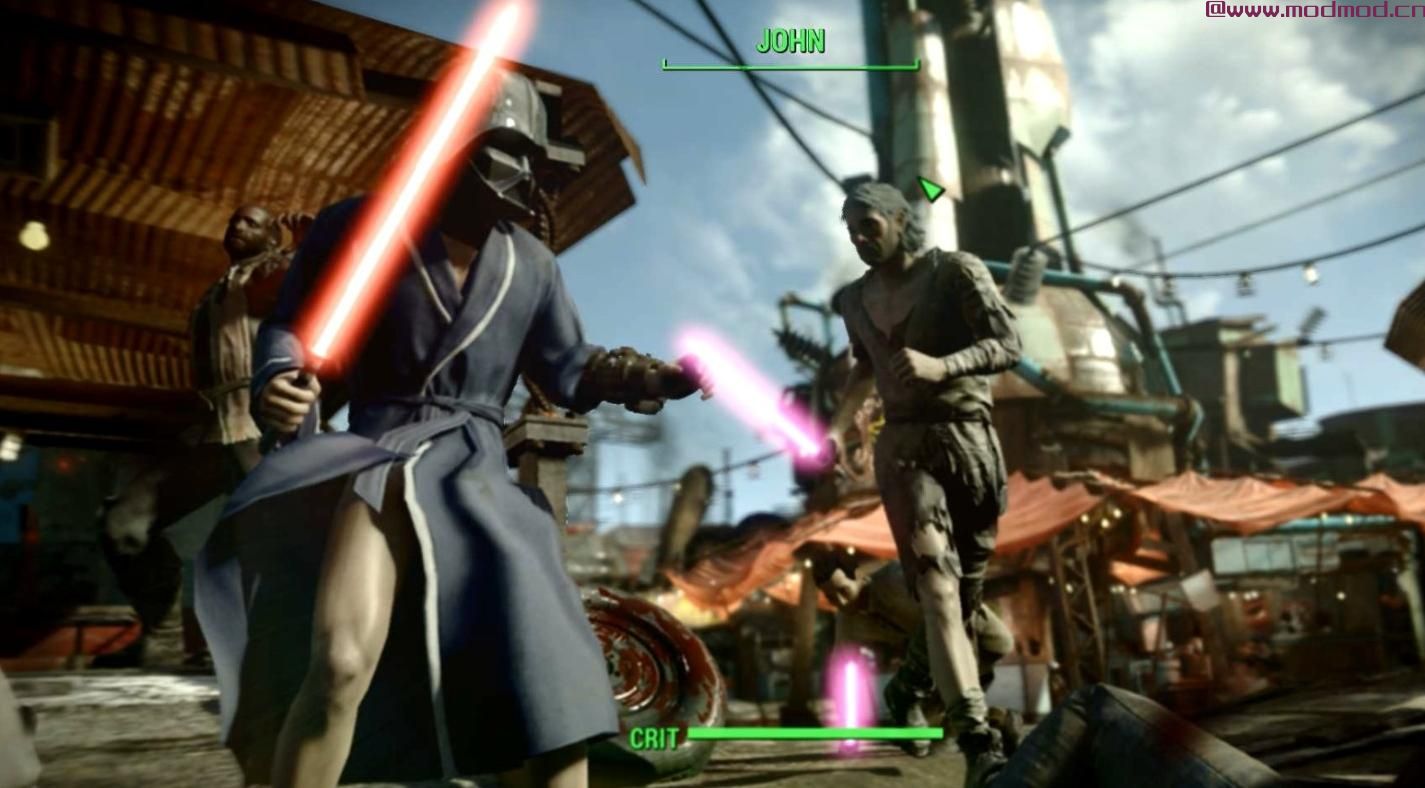Image resolution: width=1425 pixels, height=788 pixels.
Task: Toggle the JOHN health bar display
Action: (x=790, y=66)
